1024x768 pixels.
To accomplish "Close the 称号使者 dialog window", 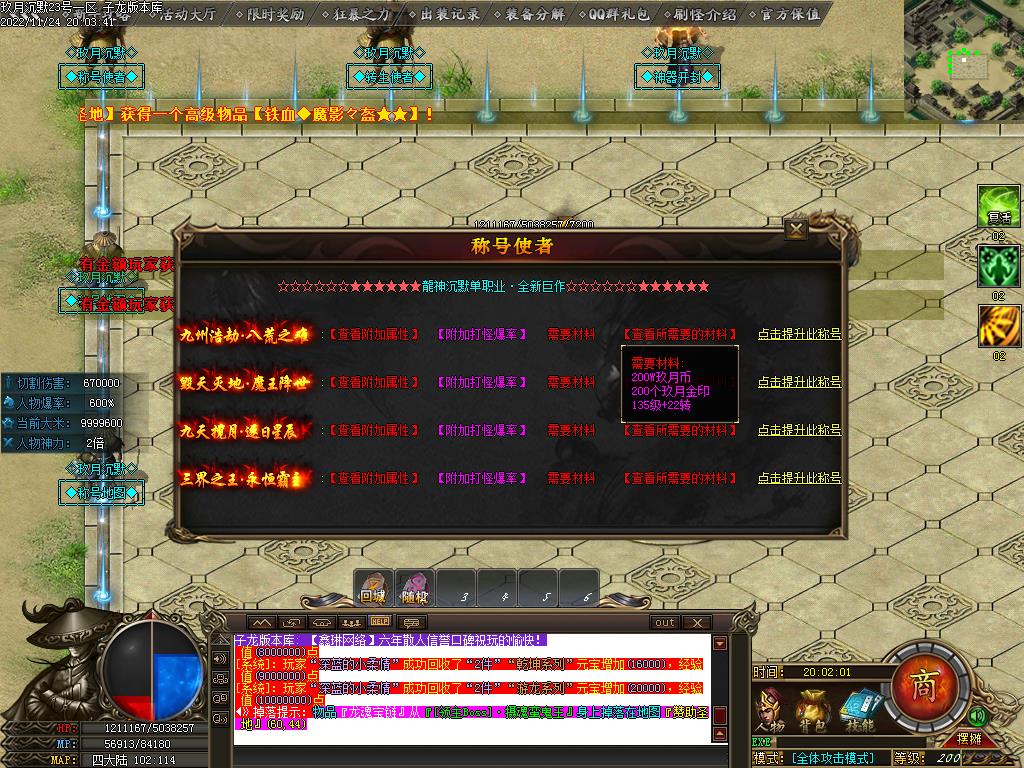I will [x=796, y=230].
